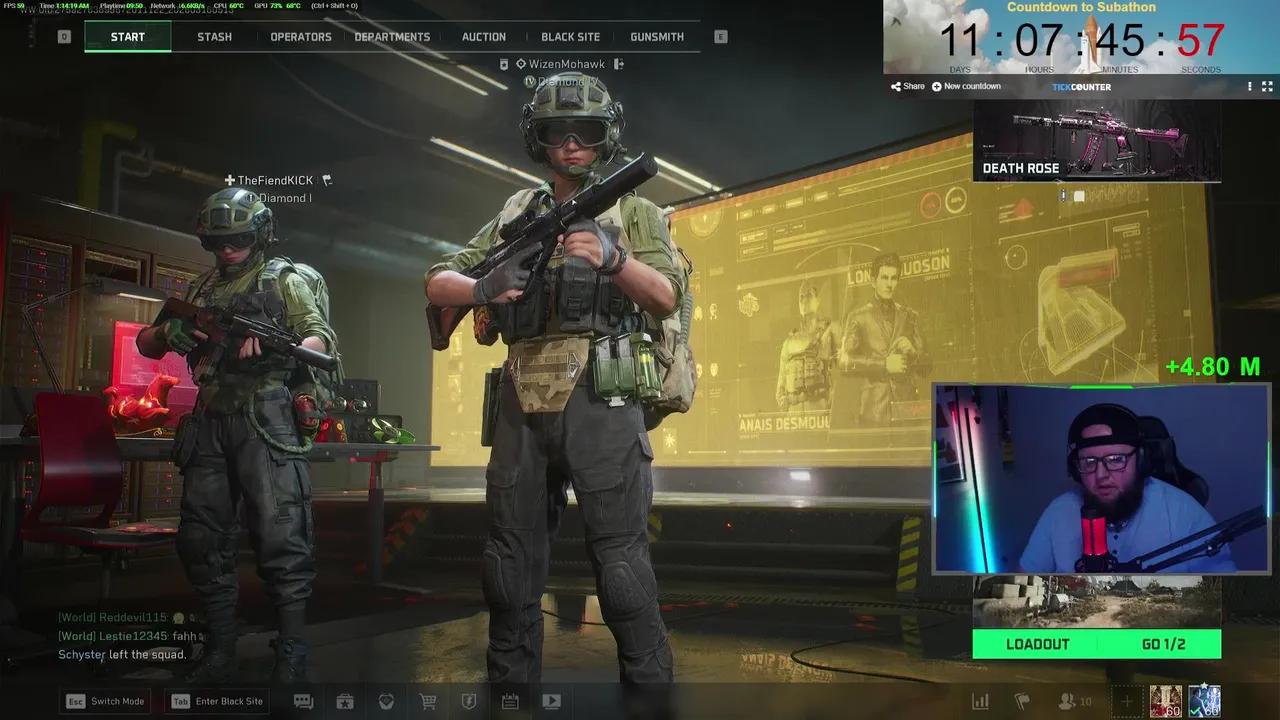Click the plus to add squad member

coord(1126,701)
